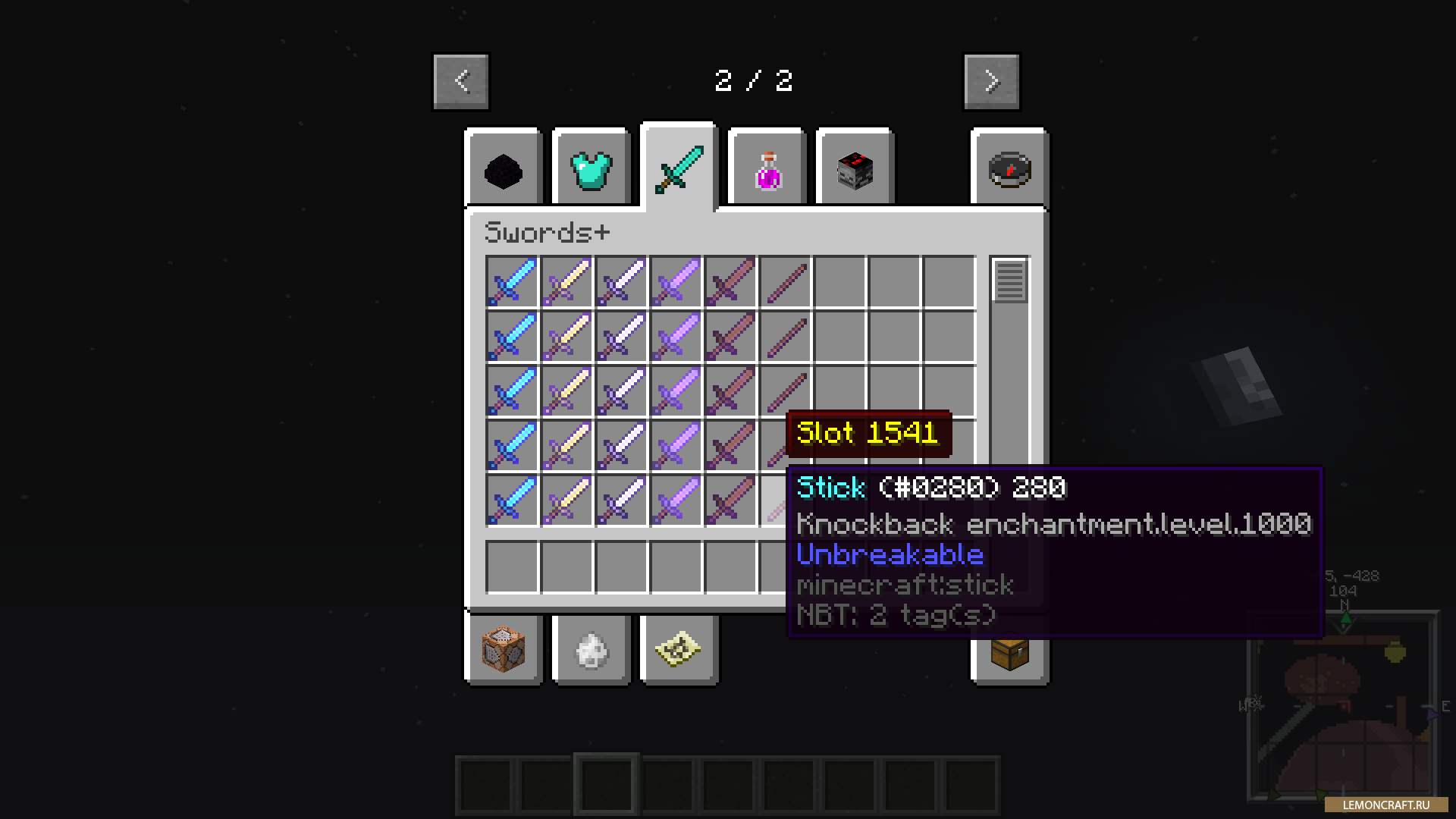This screenshot has width=1456, height=819.
Task: Open the chest inventory tab
Action: point(1009,652)
